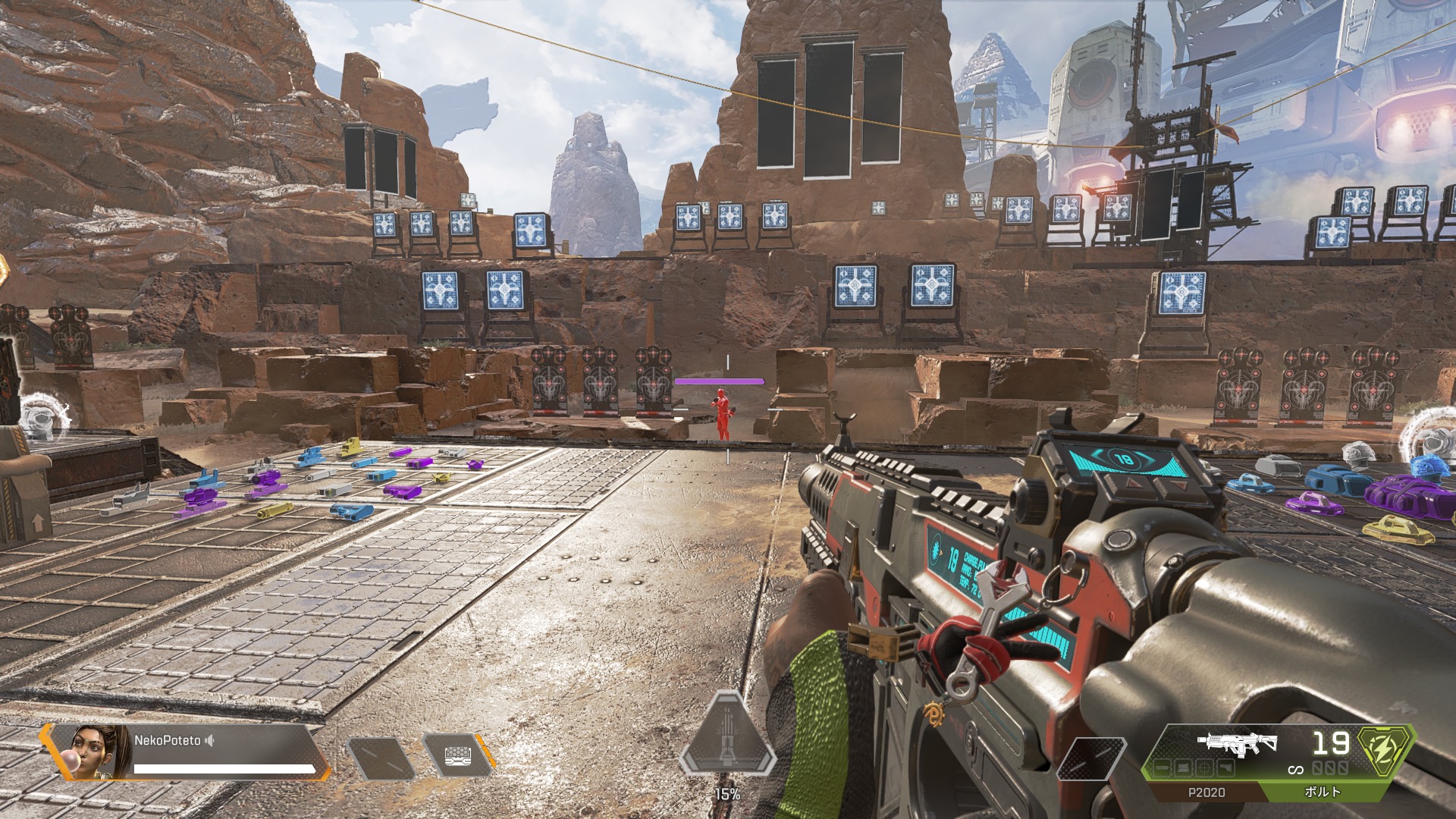Select the P2020 weapon tab

pos(1205,792)
